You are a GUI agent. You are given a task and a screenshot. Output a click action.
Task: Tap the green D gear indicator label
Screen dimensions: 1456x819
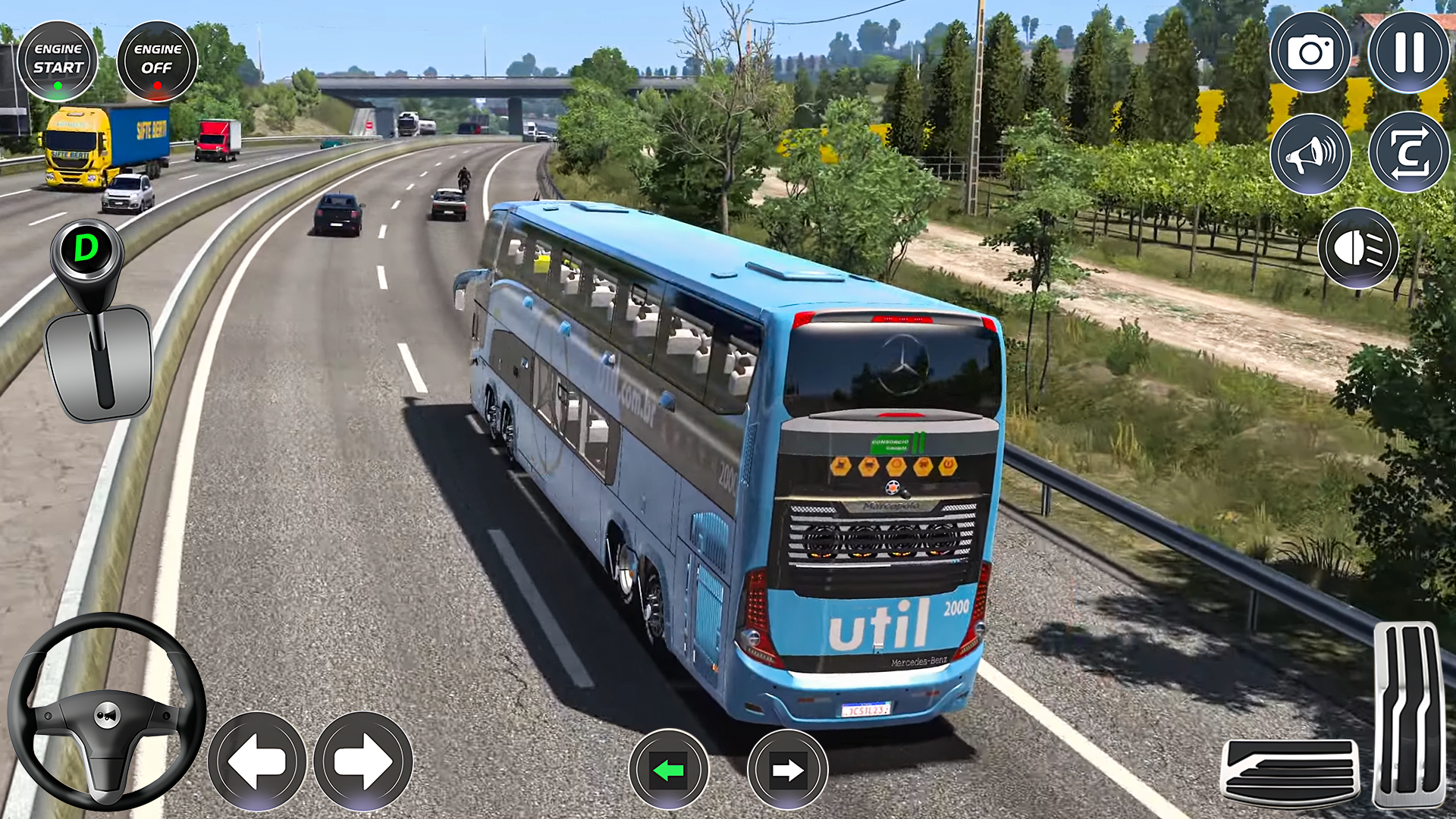87,246
